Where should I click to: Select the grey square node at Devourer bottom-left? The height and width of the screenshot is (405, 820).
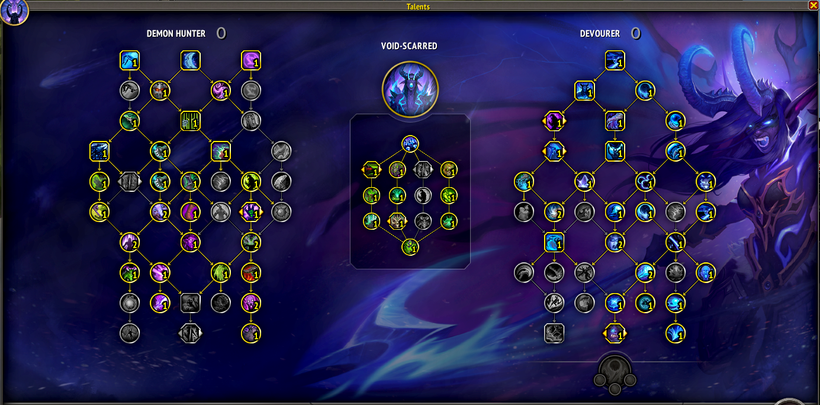tap(554, 332)
